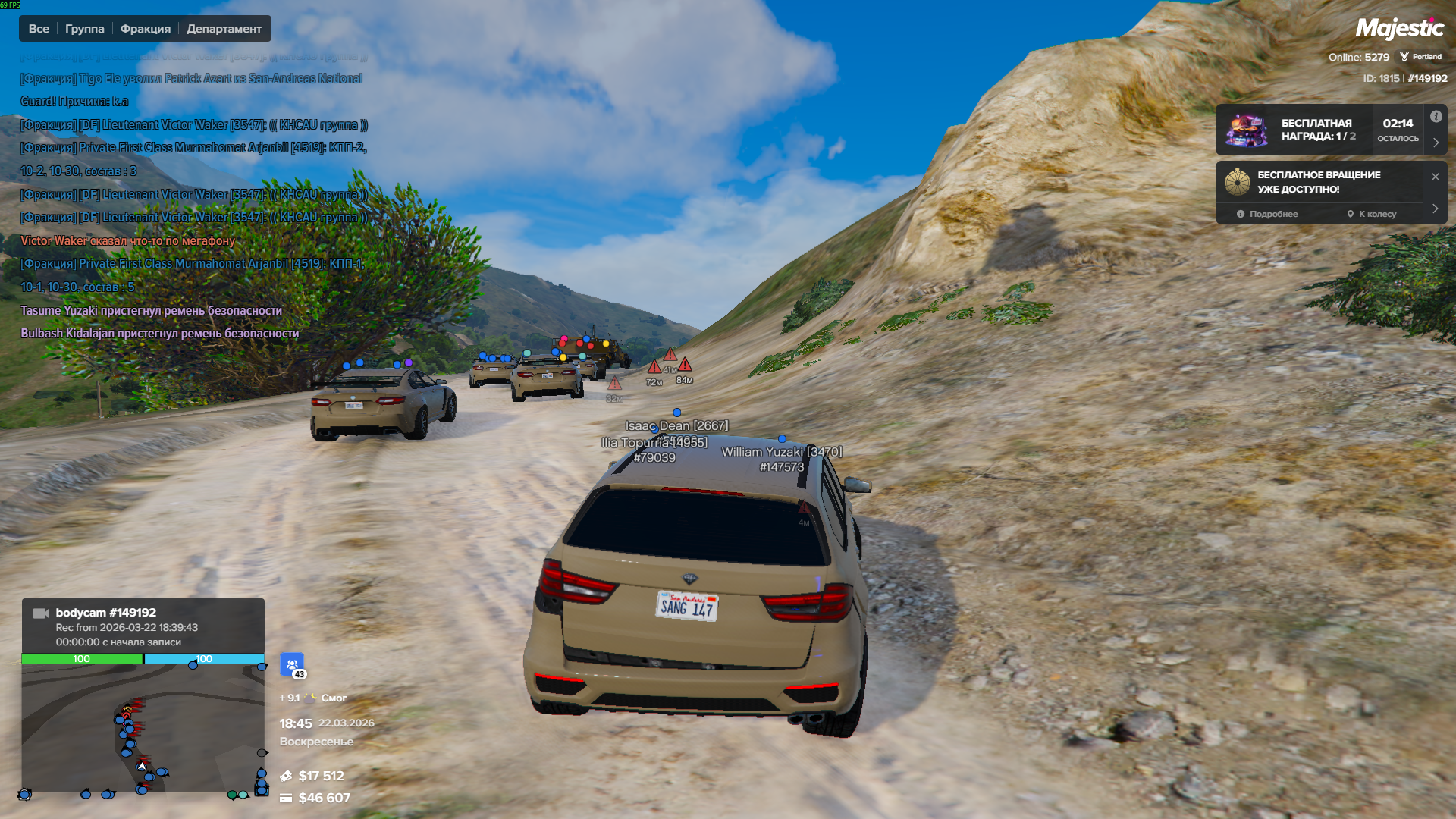
Task: Click the minimap
Action: coord(143,728)
